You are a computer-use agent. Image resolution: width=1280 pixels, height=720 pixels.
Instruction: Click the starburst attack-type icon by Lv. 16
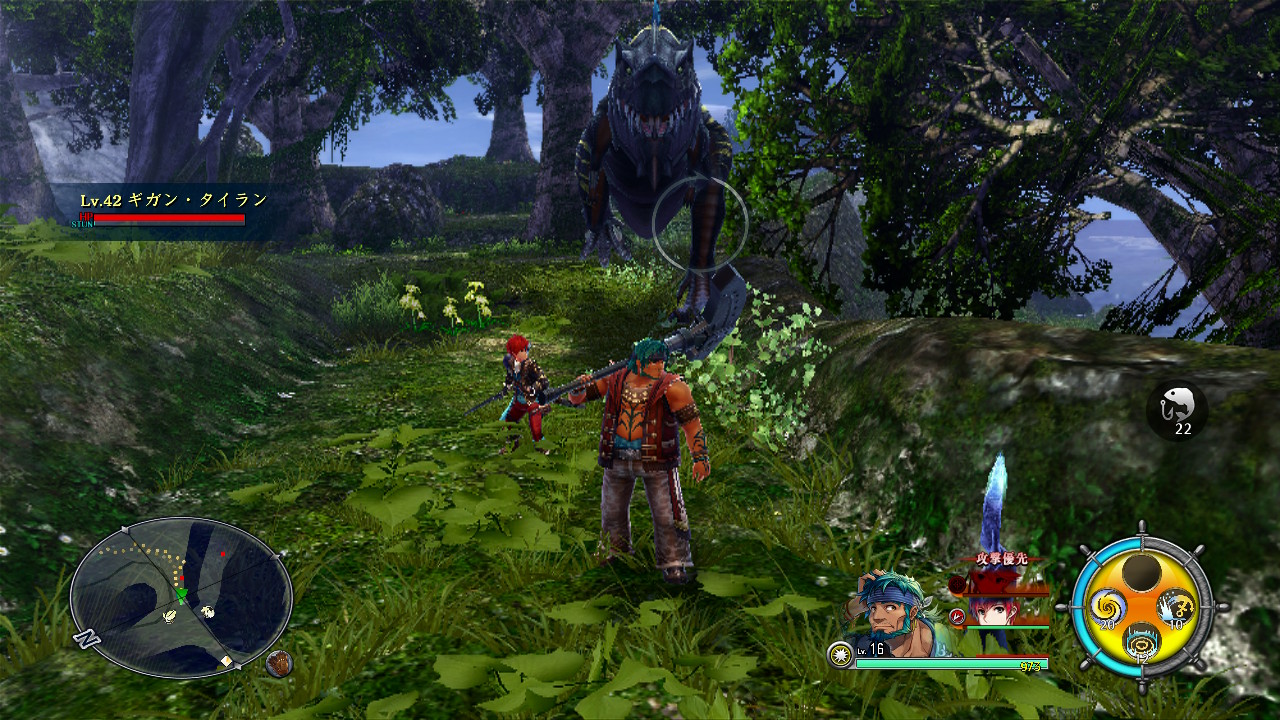pyautogui.click(x=842, y=655)
